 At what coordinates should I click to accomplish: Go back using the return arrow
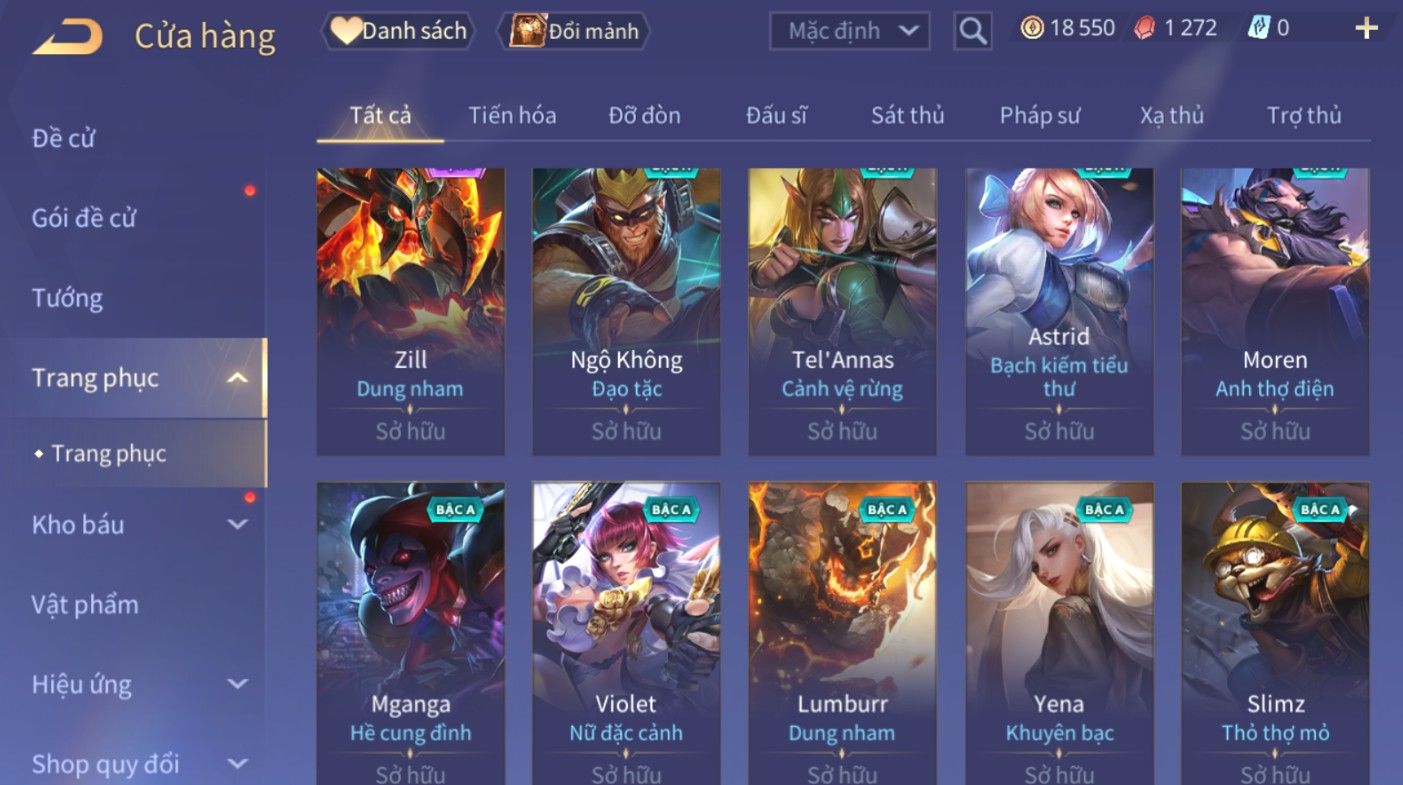tap(67, 37)
